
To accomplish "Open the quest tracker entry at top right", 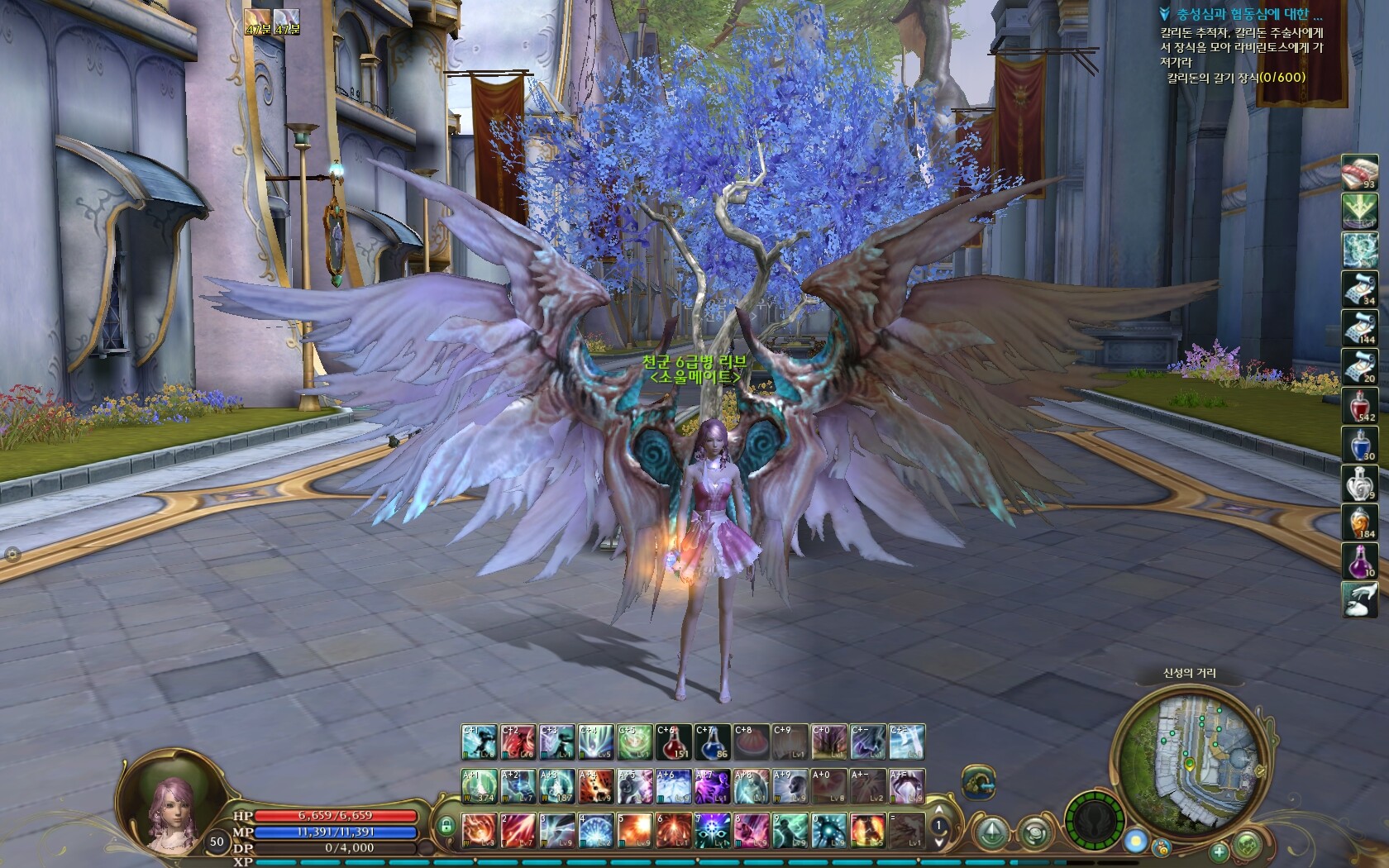I will (x=1248, y=14).
